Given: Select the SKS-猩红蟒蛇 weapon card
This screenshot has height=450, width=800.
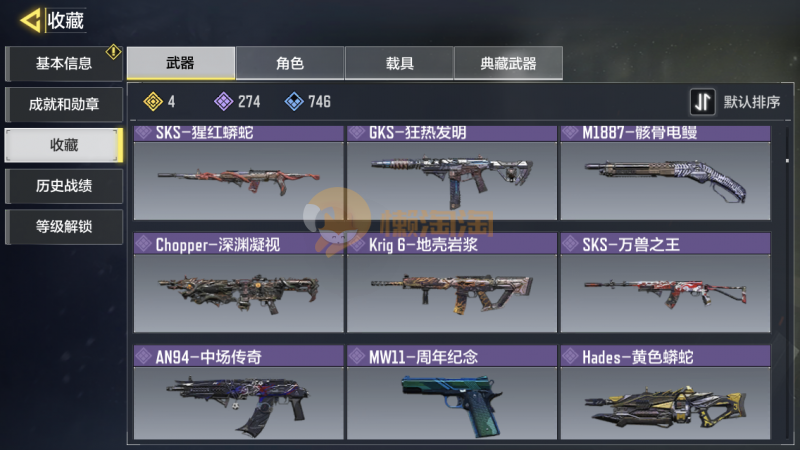Looking at the screenshot, I should click(x=240, y=172).
